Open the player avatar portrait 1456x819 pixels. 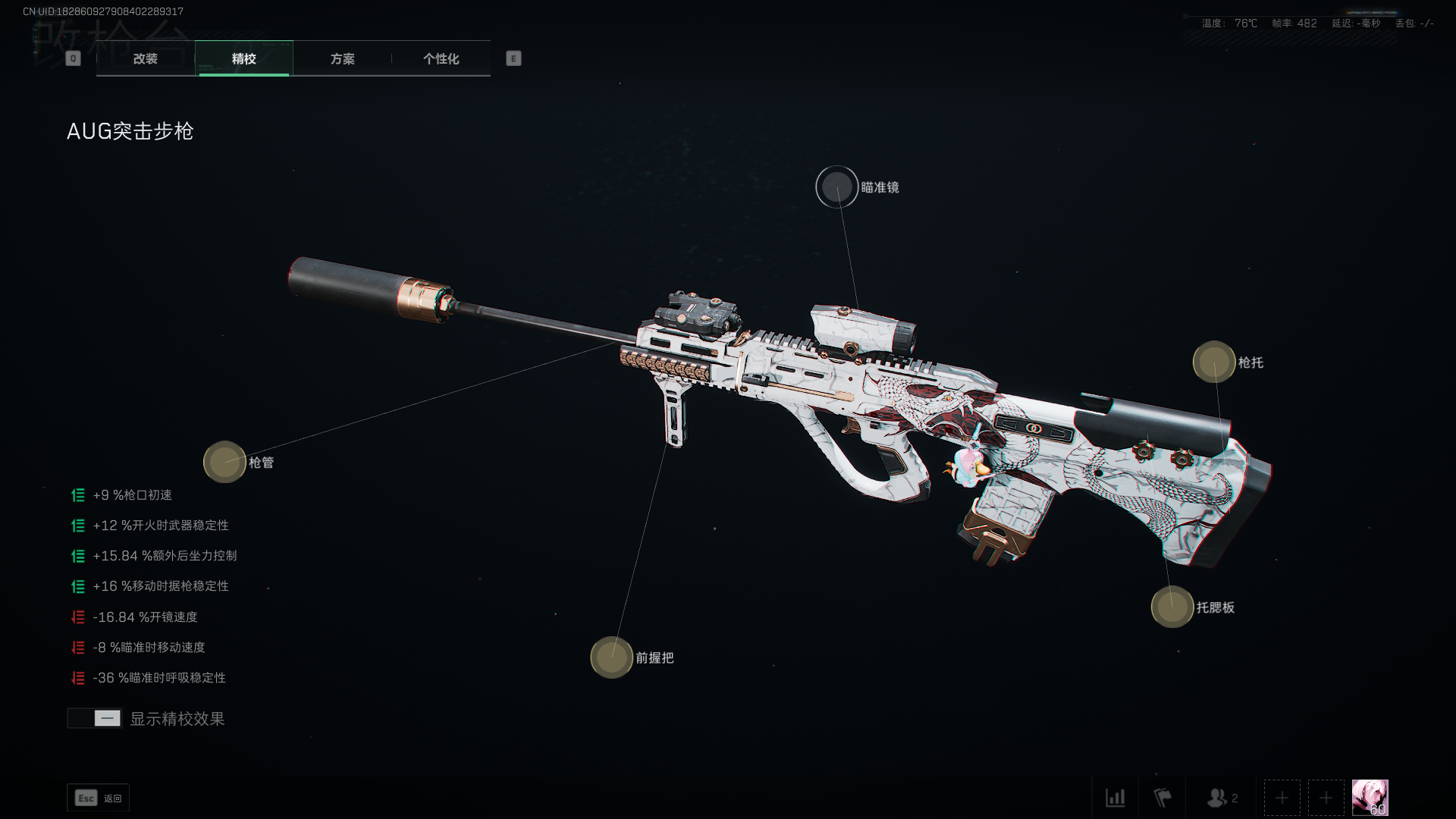coord(1370,798)
